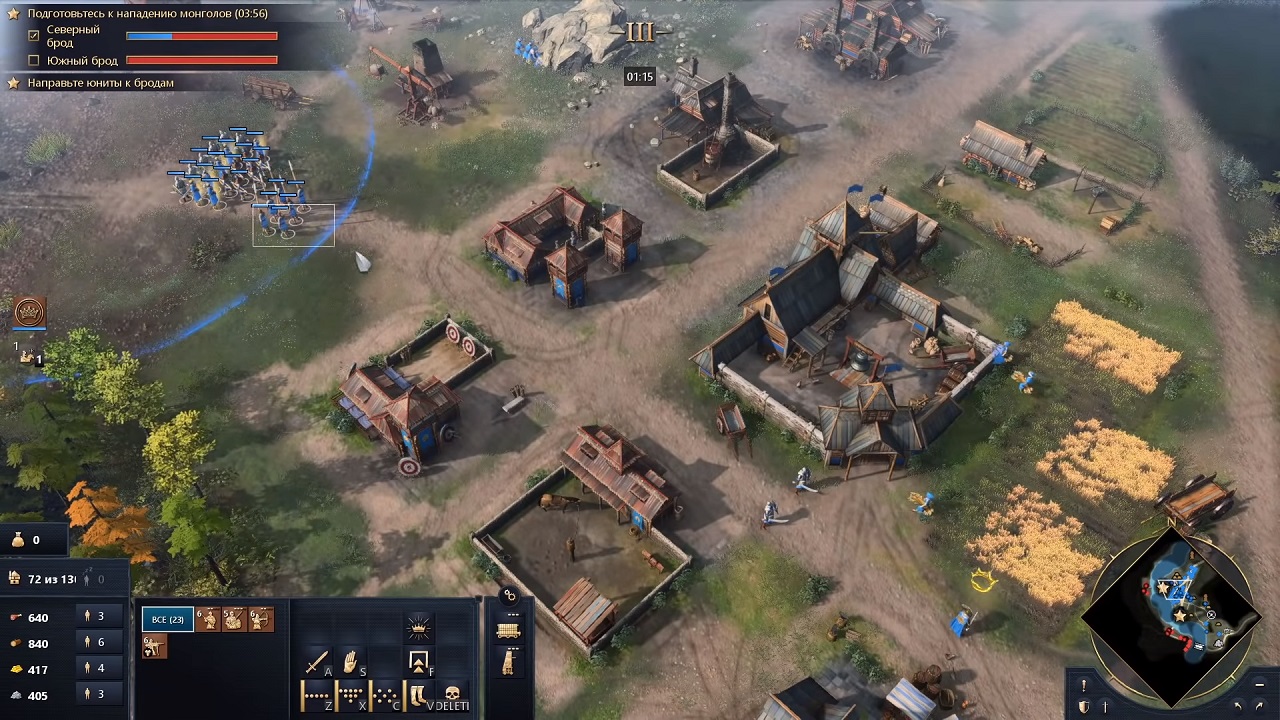The height and width of the screenshot is (720, 1280).
Task: Activate the hold position hand icon
Action: click(348, 662)
